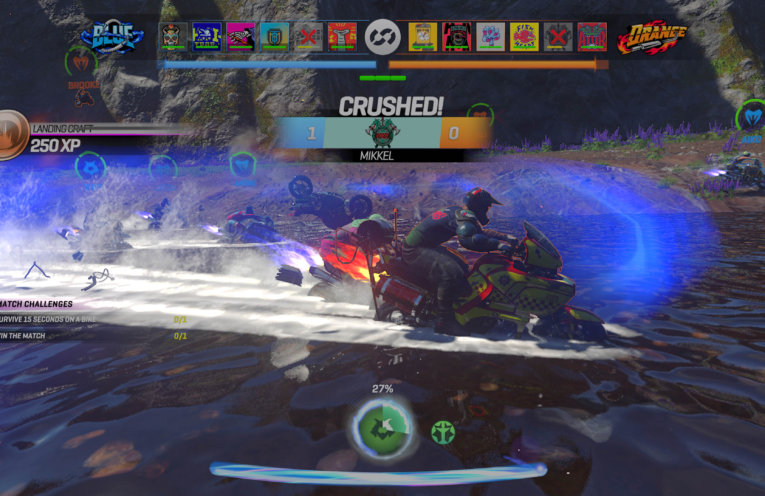The height and width of the screenshot is (496, 765).
Task: Open the Match Challenges tracker
Action: 37,303
